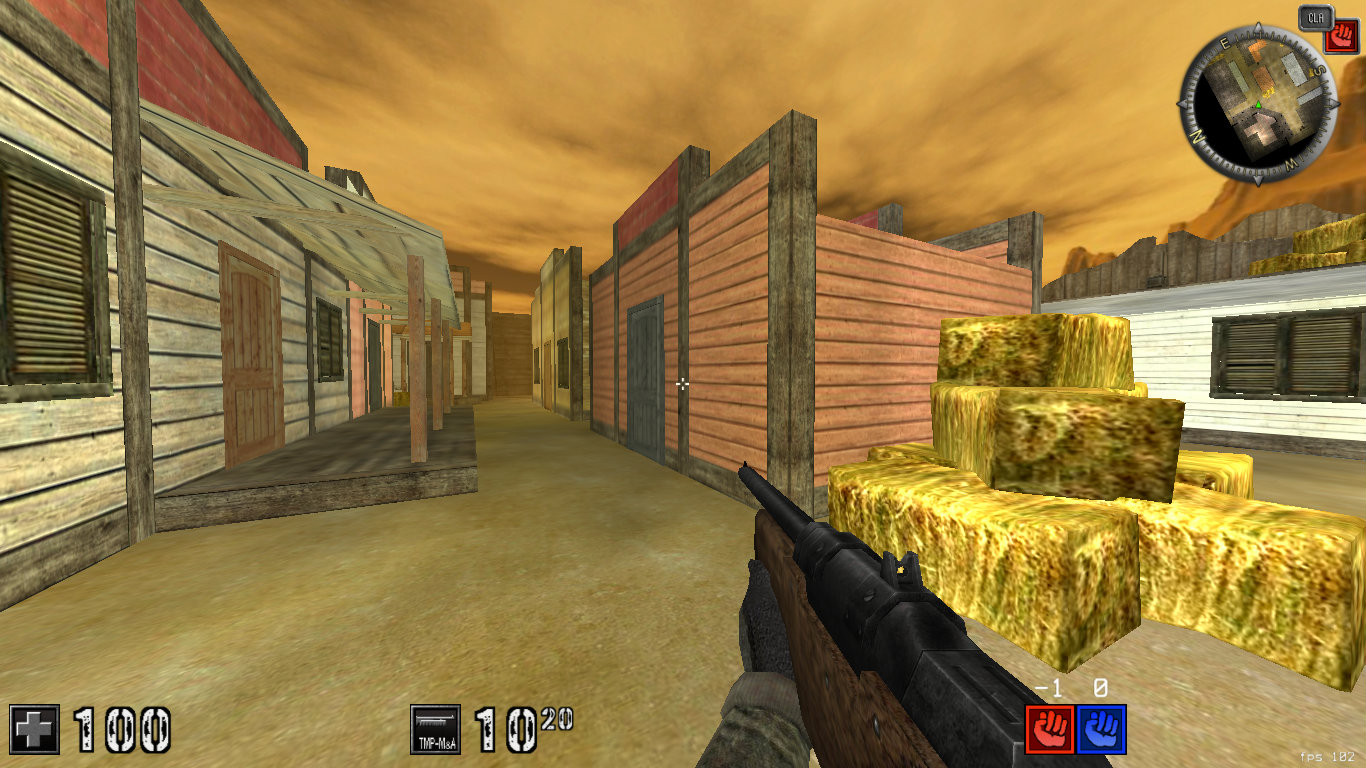This screenshot has height=768, width=1366.
Task: Click the green player arrow on the minimap
Action: click(1258, 104)
